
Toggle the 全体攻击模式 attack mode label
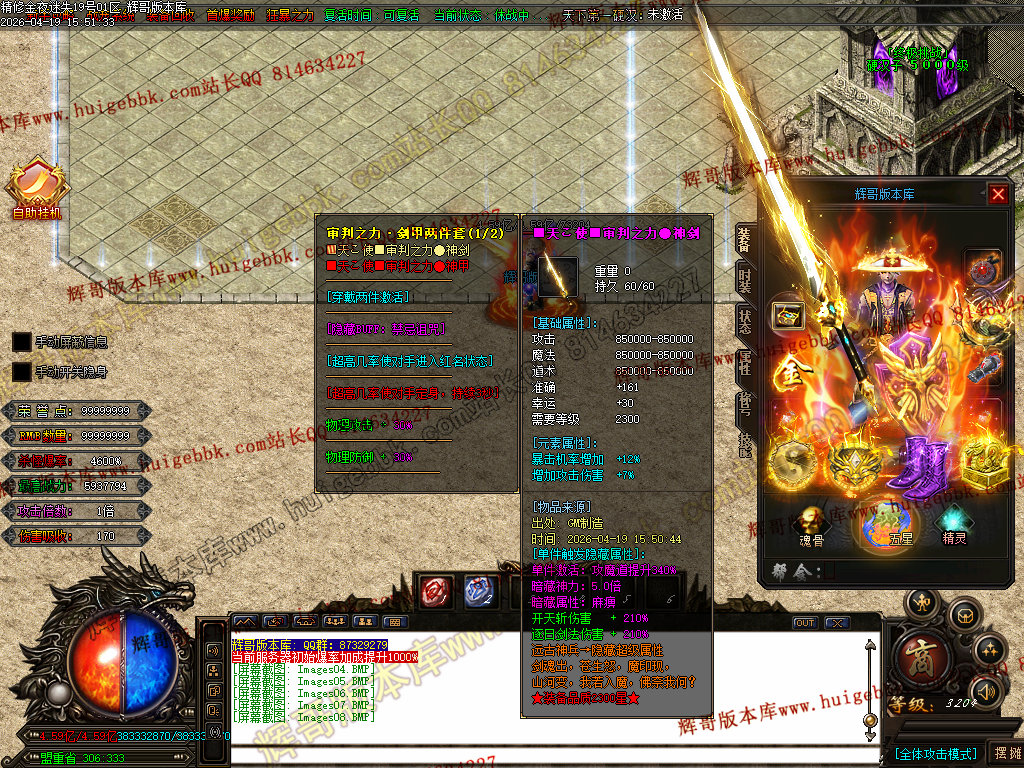935,753
